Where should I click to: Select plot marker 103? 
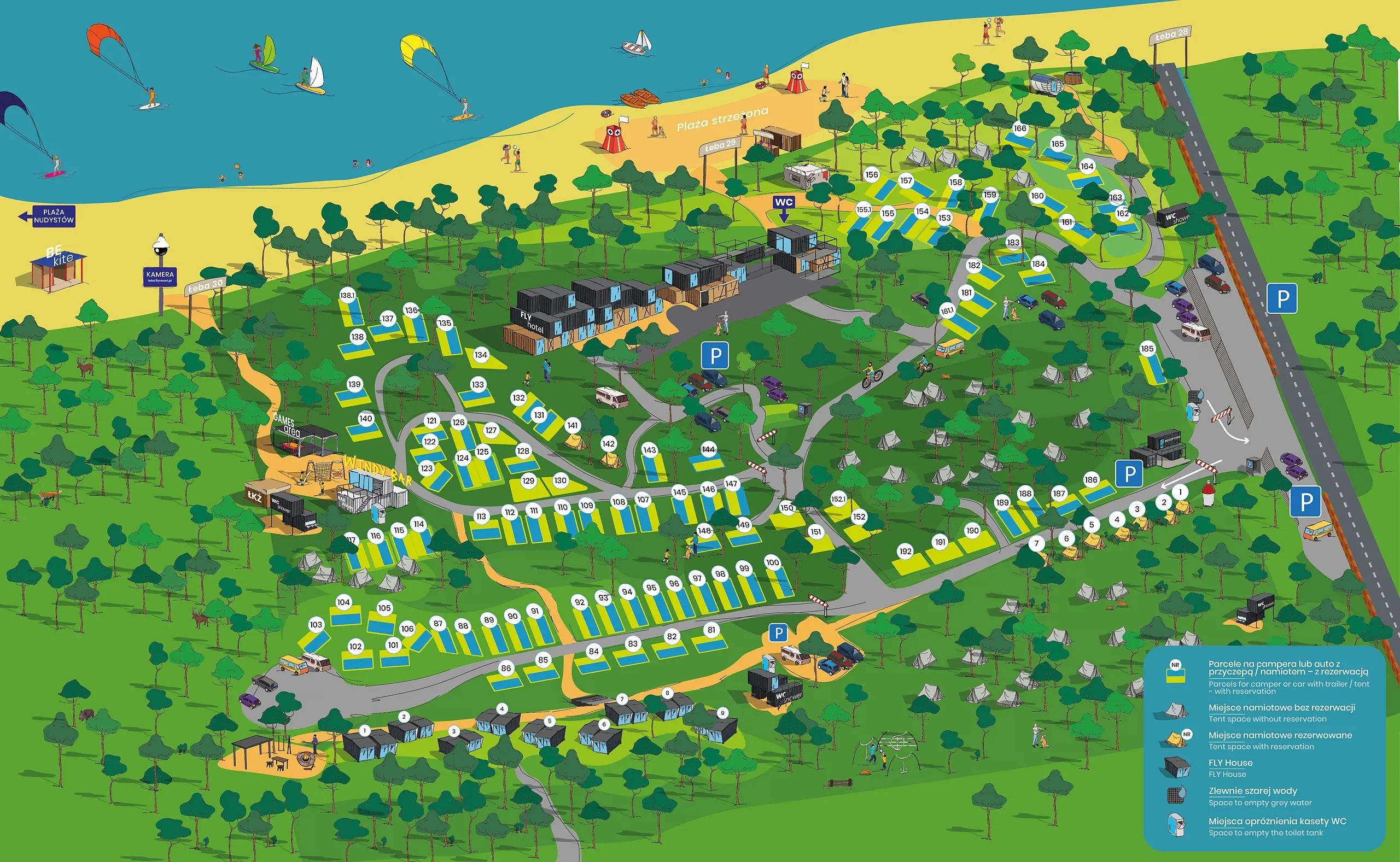pyautogui.click(x=316, y=625)
